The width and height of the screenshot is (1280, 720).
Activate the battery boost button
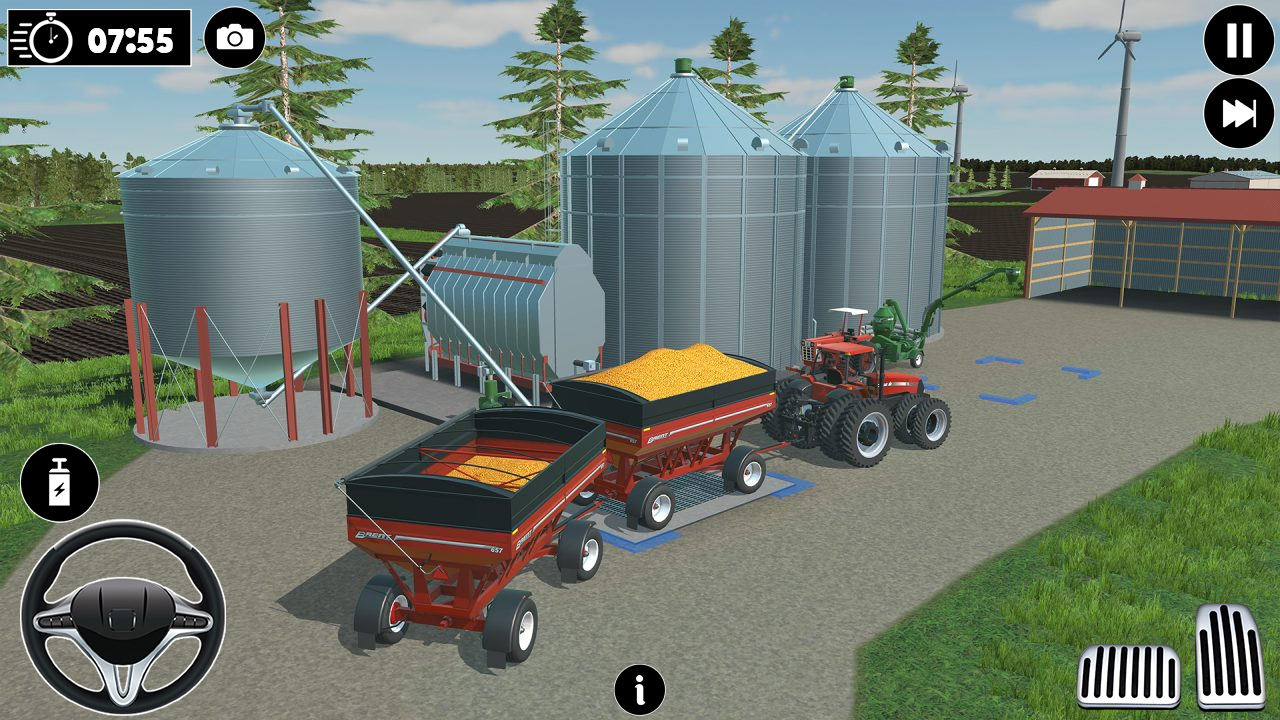tap(60, 483)
